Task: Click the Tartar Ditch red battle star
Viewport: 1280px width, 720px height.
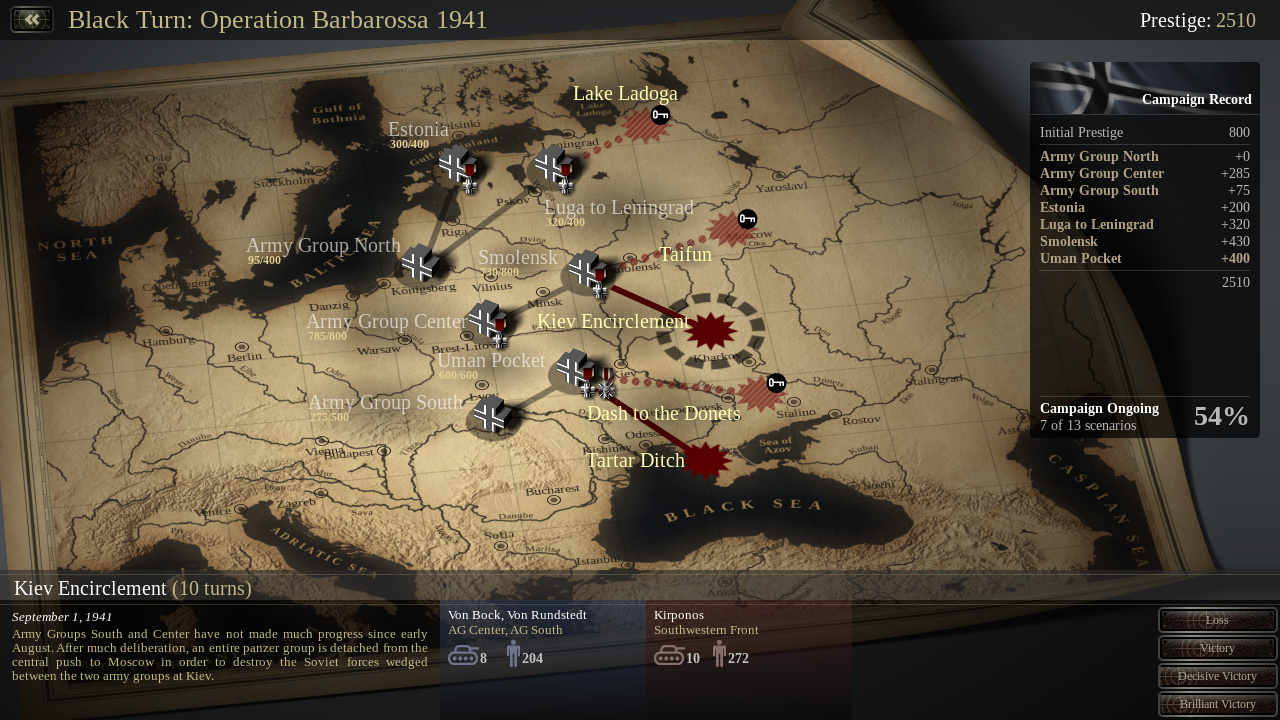Action: [708, 462]
